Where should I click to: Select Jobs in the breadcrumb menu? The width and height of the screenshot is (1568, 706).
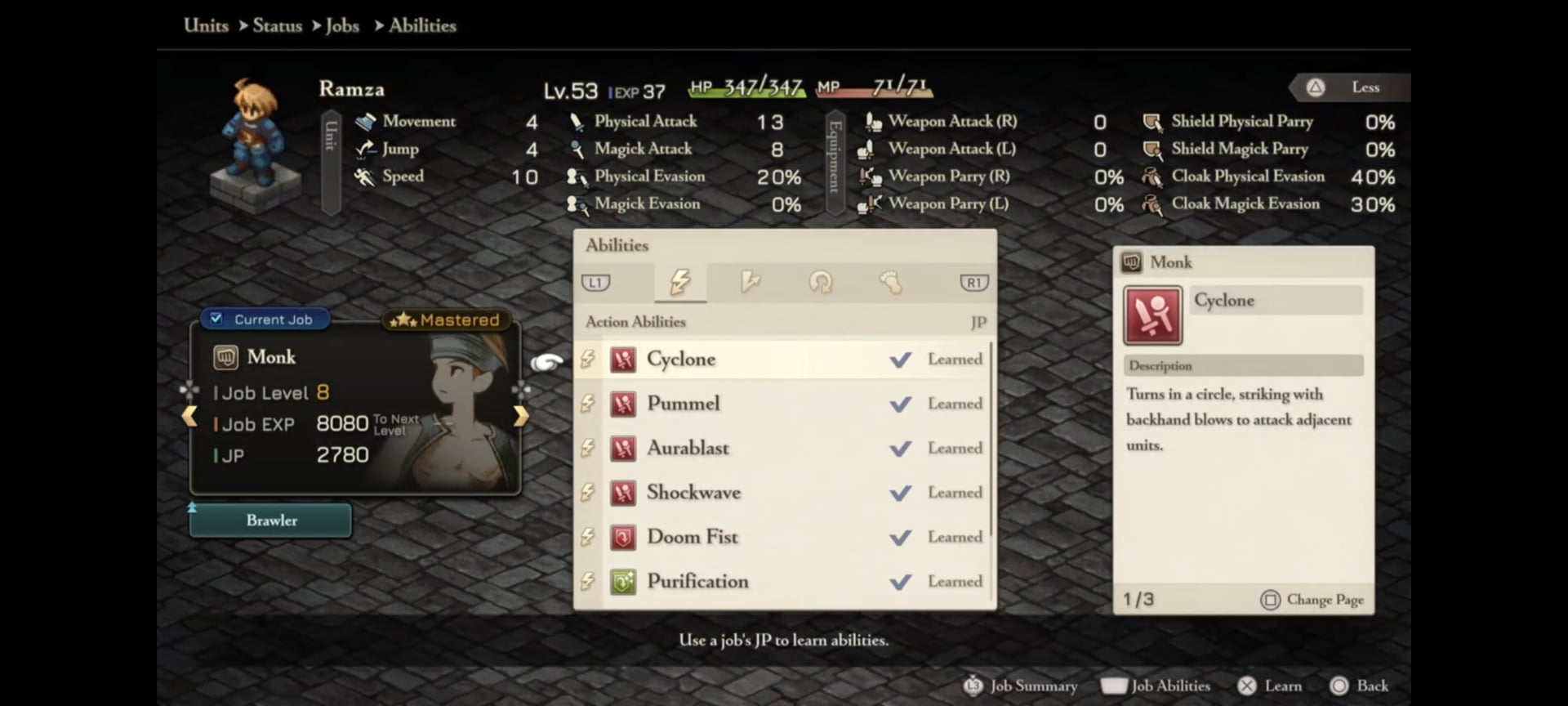pos(343,25)
